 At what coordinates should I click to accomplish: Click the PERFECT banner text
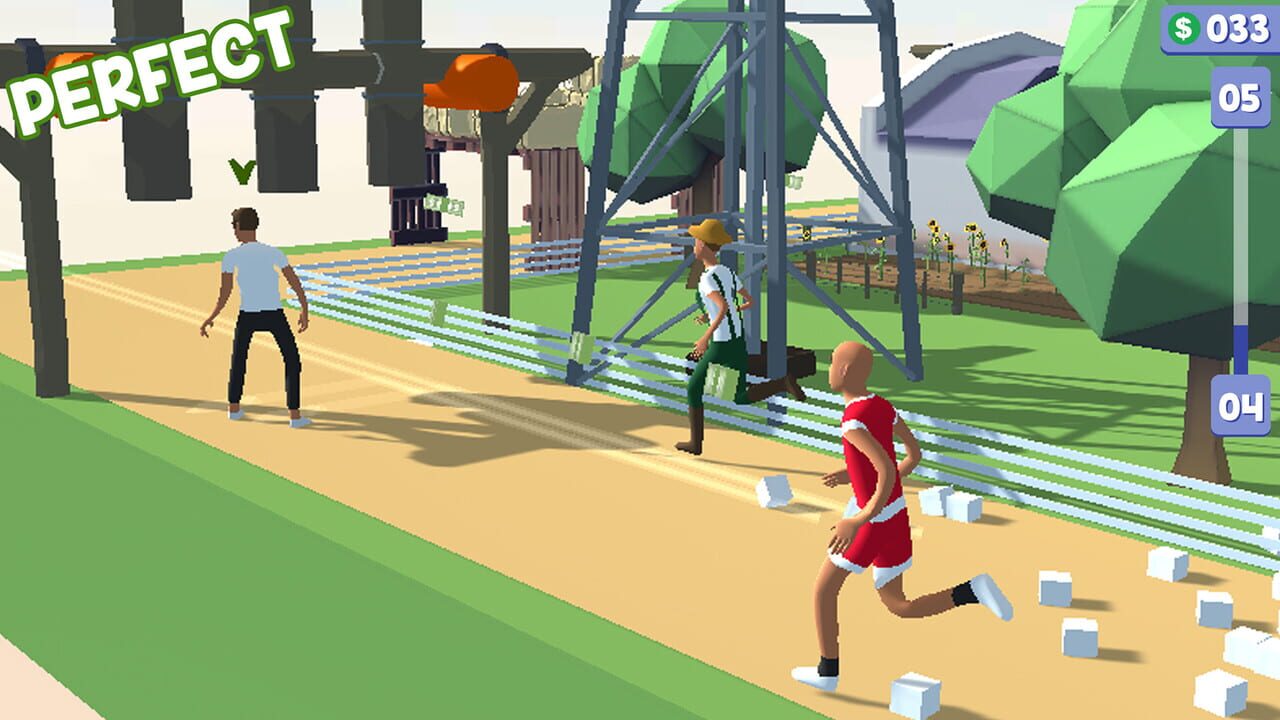145,65
